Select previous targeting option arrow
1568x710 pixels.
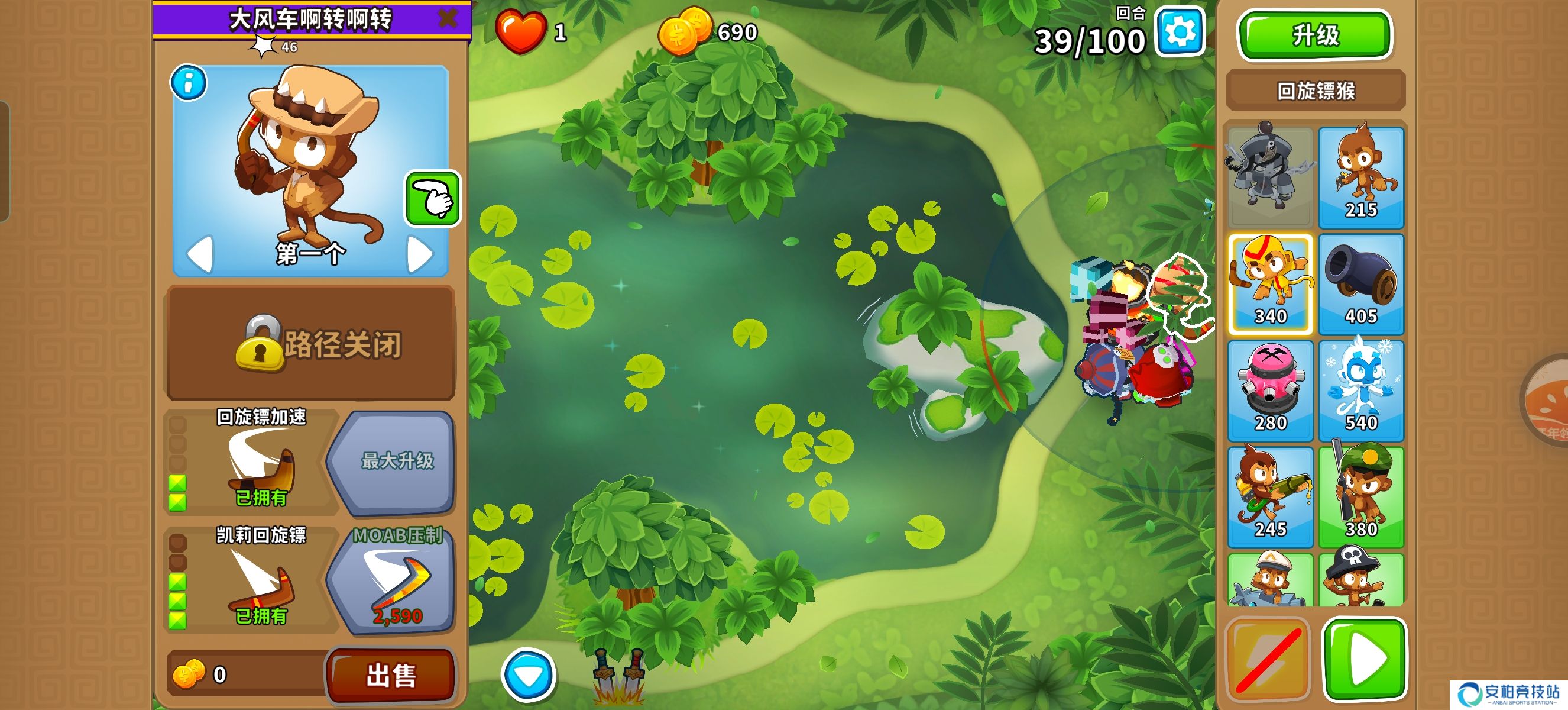pyautogui.click(x=200, y=253)
